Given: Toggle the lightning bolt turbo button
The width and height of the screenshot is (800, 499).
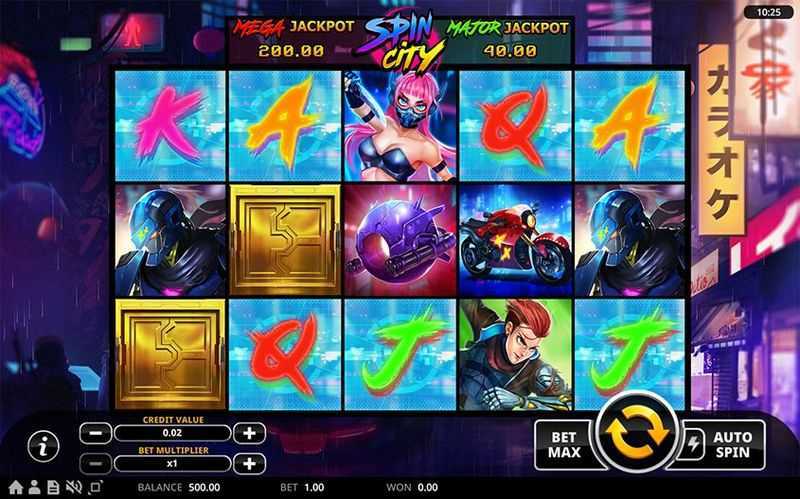Looking at the screenshot, I should [x=695, y=441].
